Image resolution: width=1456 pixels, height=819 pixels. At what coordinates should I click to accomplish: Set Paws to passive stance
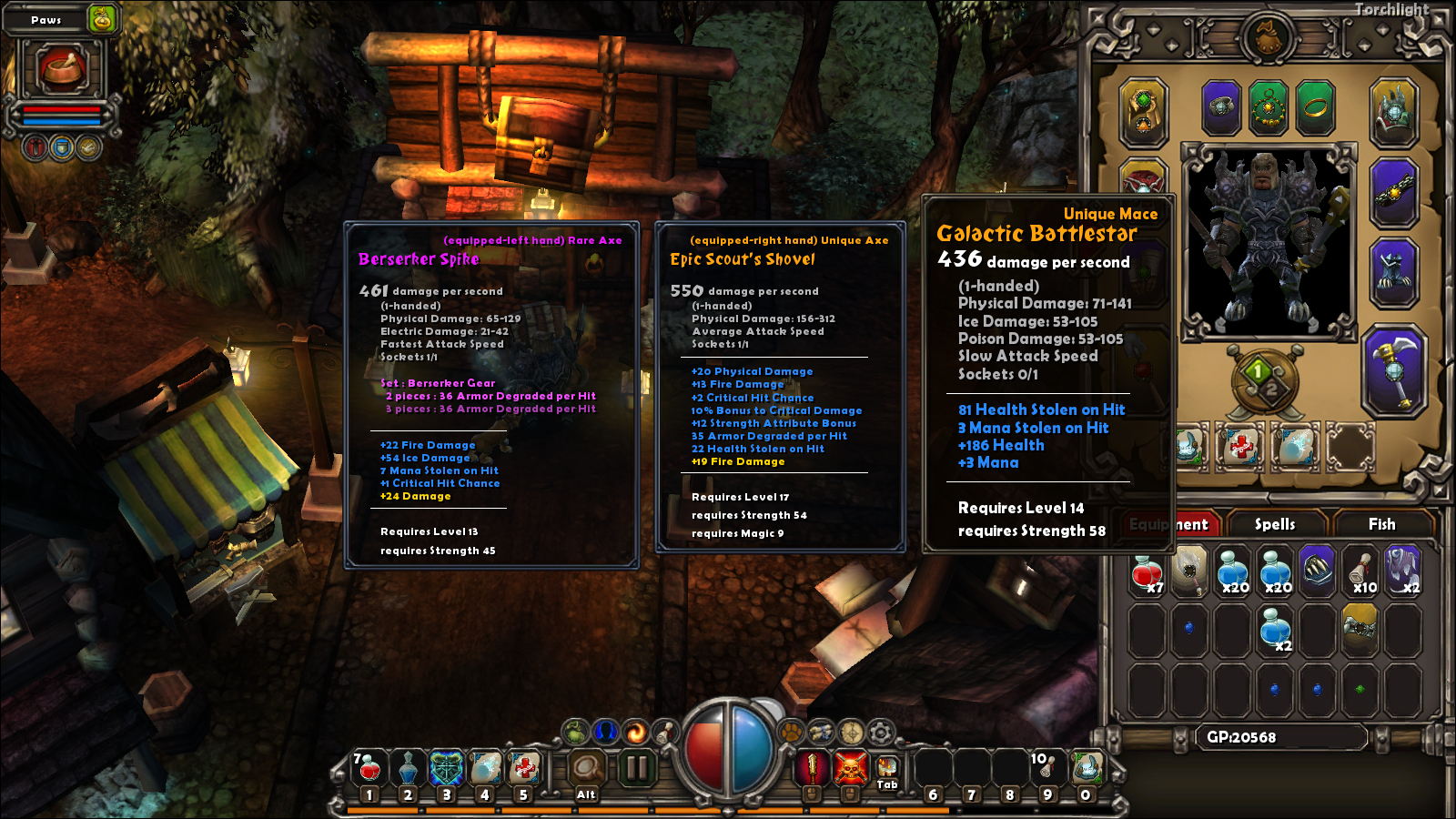(x=87, y=146)
